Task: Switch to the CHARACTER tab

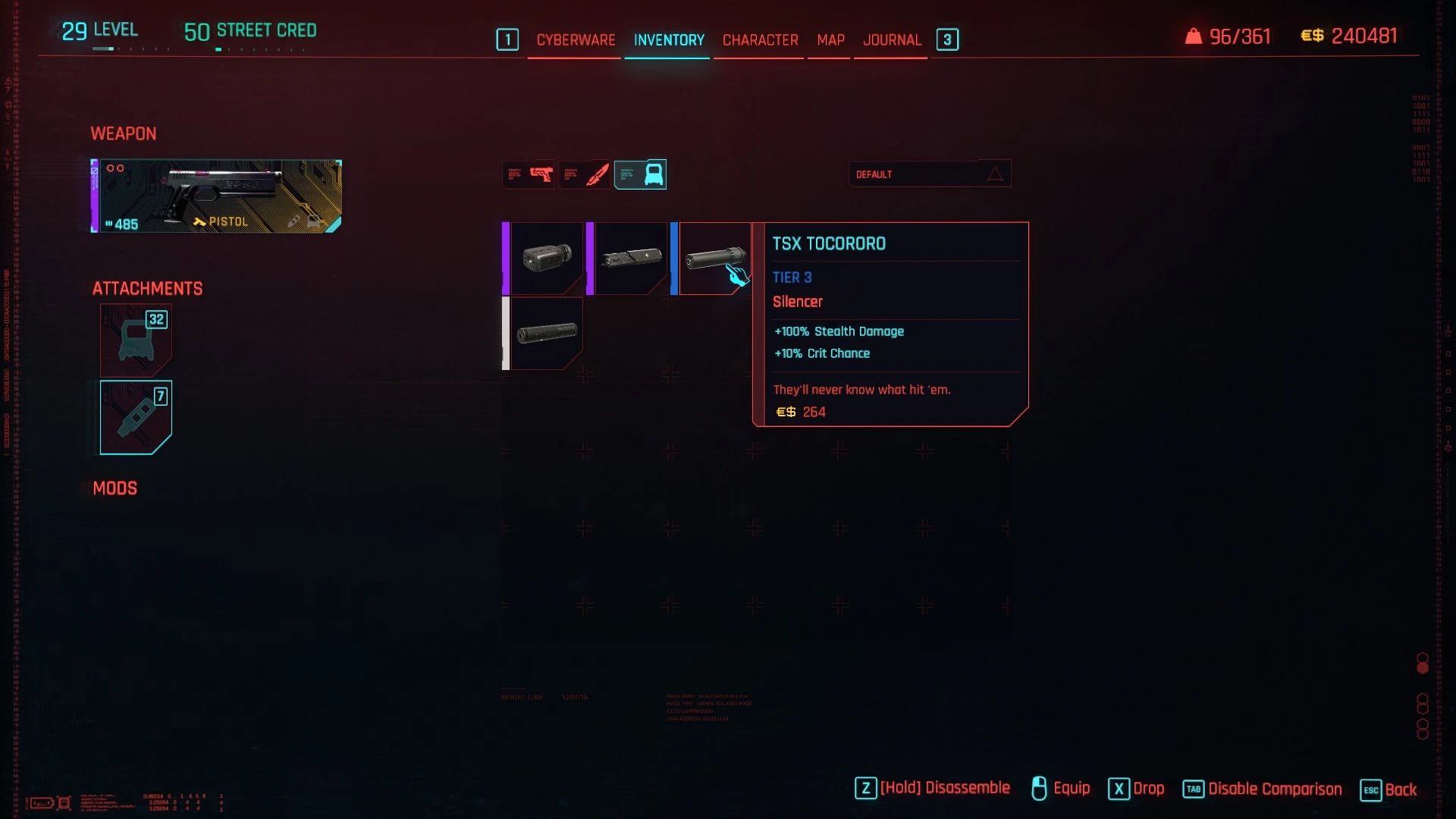Action: [x=759, y=39]
